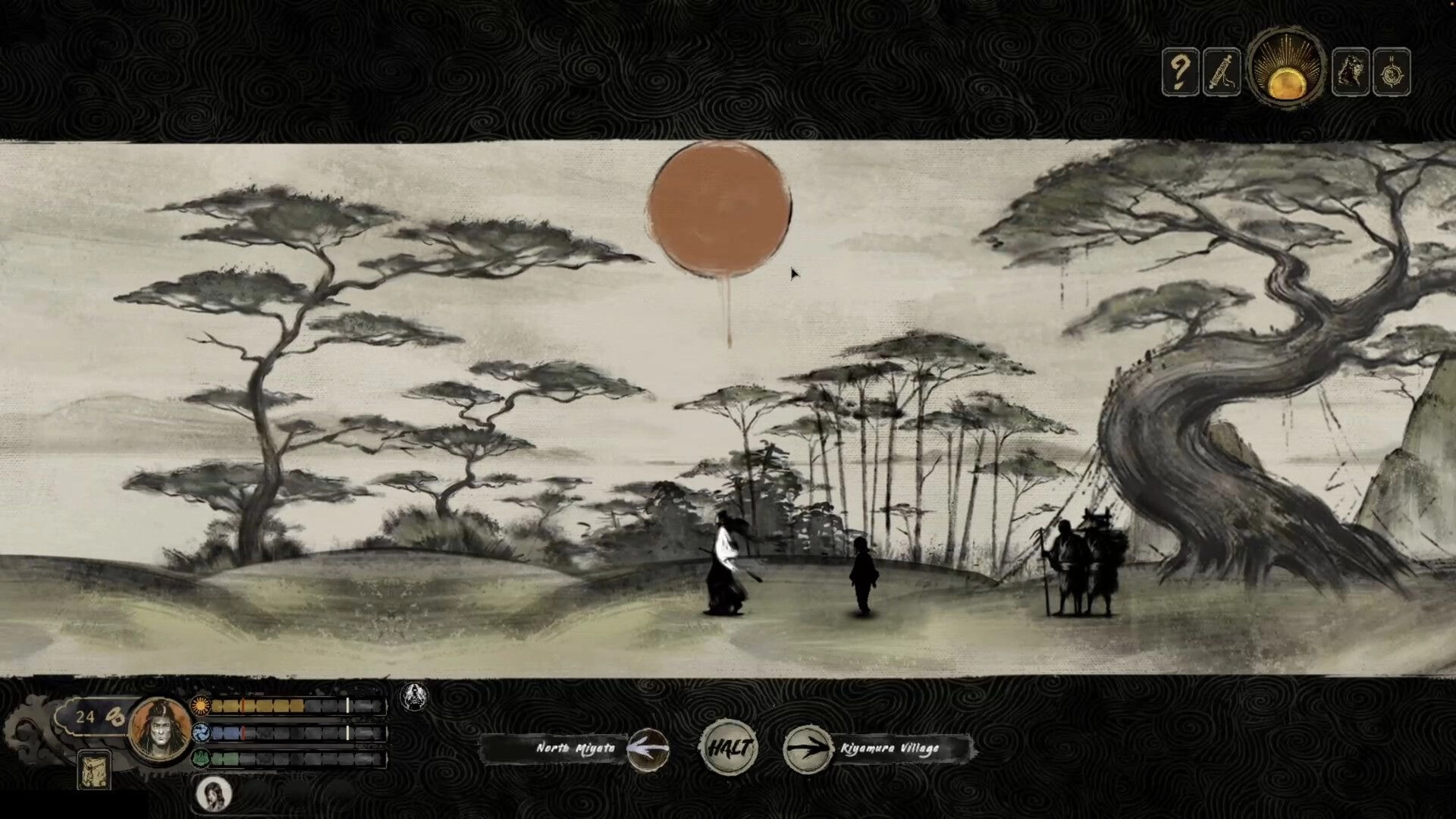The height and width of the screenshot is (819, 1456).
Task: Click the blue swirl stat icon
Action: pos(201,733)
